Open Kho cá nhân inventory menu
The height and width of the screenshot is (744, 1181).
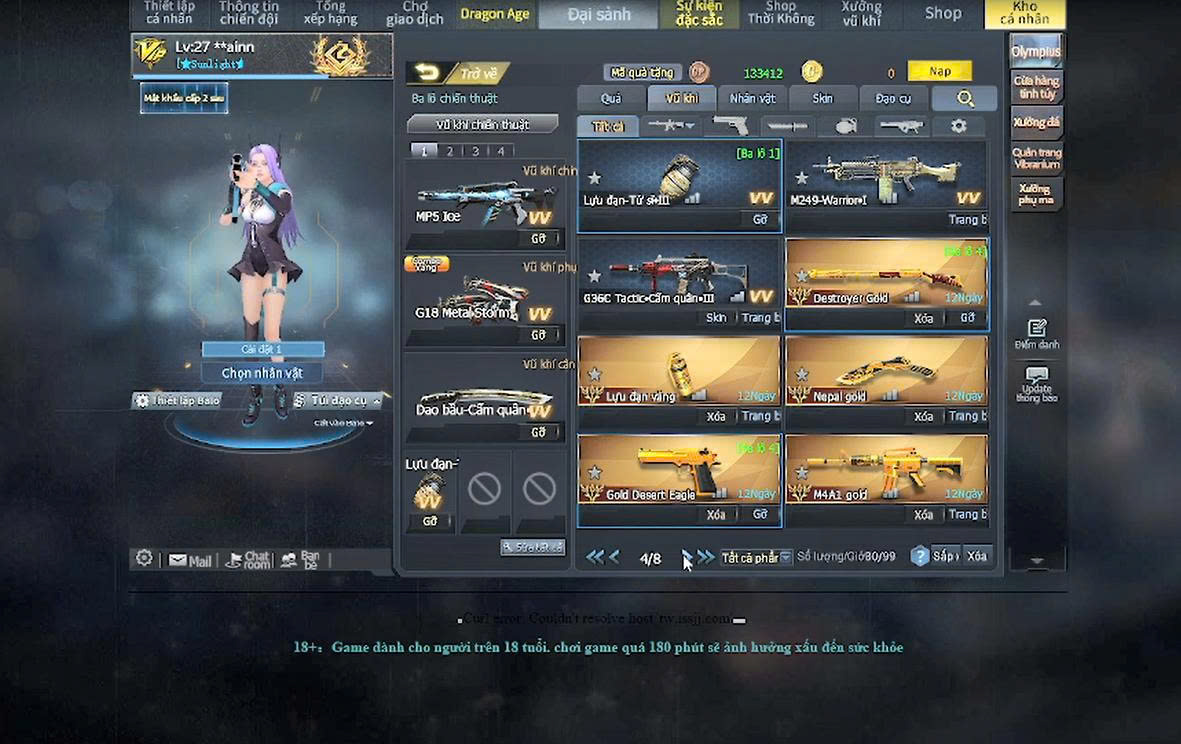point(1024,13)
